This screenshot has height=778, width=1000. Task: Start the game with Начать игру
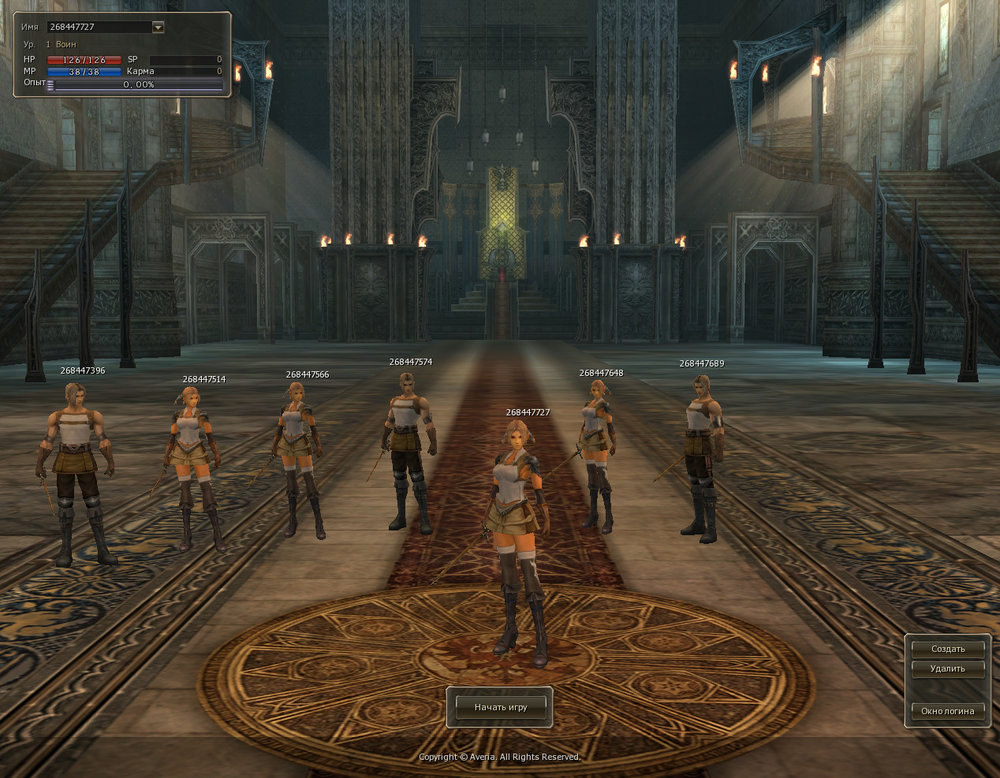[x=500, y=706]
